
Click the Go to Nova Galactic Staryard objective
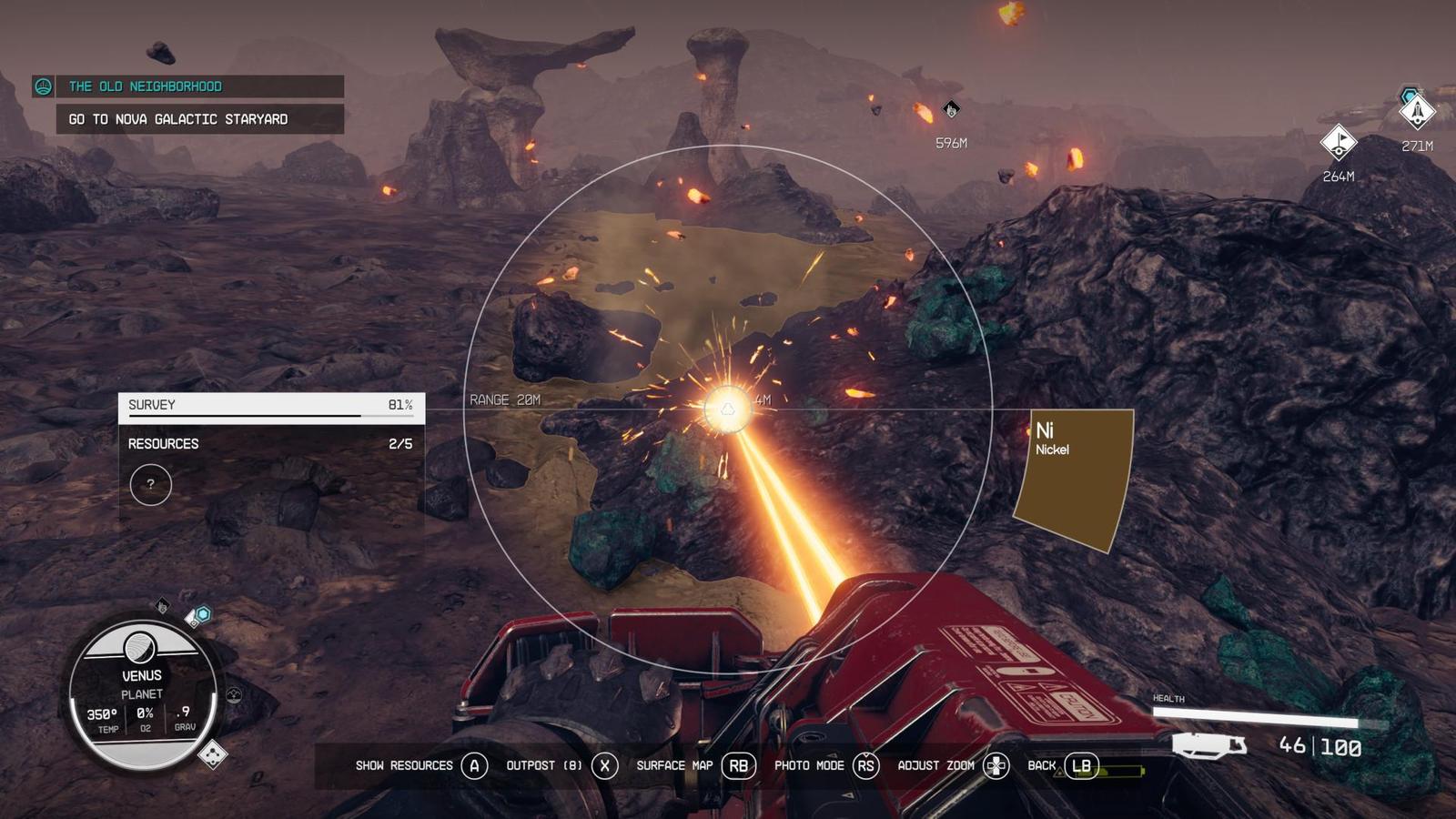click(199, 119)
